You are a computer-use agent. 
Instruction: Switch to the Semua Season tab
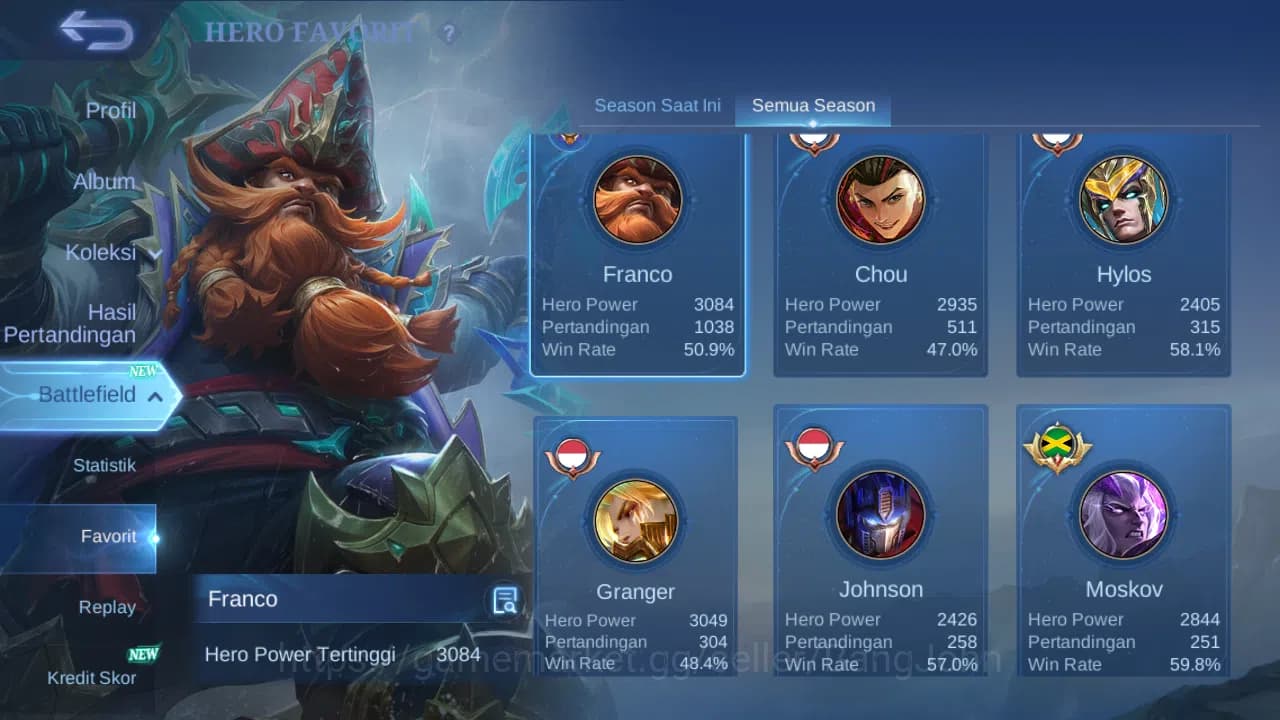812,104
